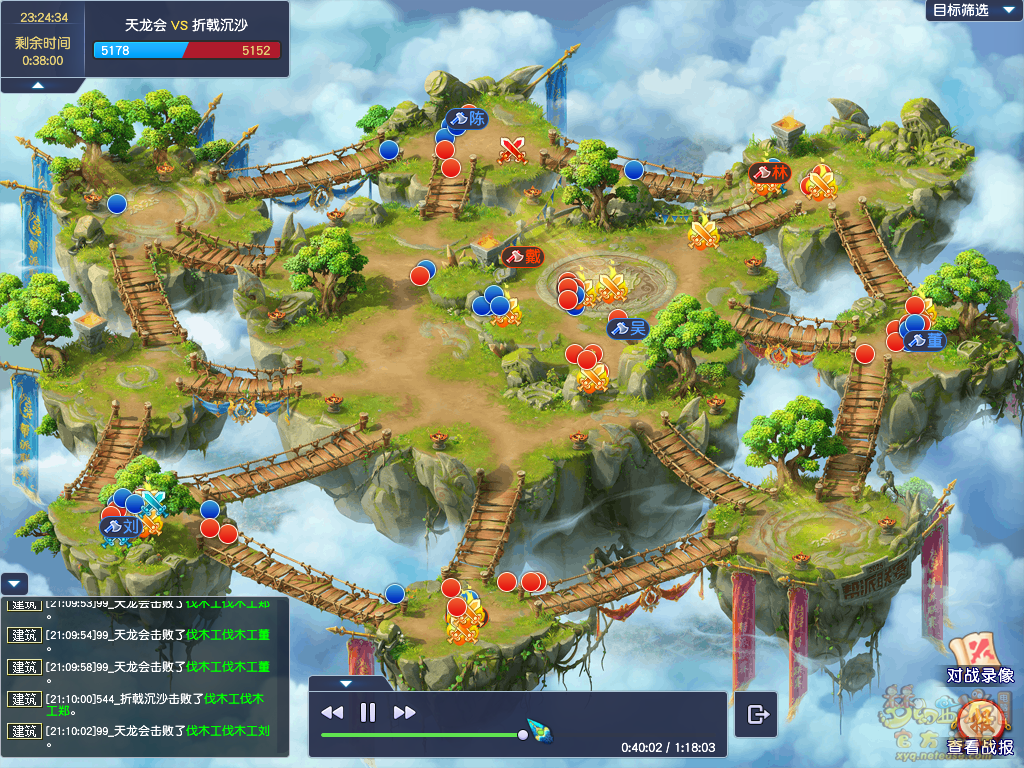Click the replay progress slider handle

coord(523,735)
